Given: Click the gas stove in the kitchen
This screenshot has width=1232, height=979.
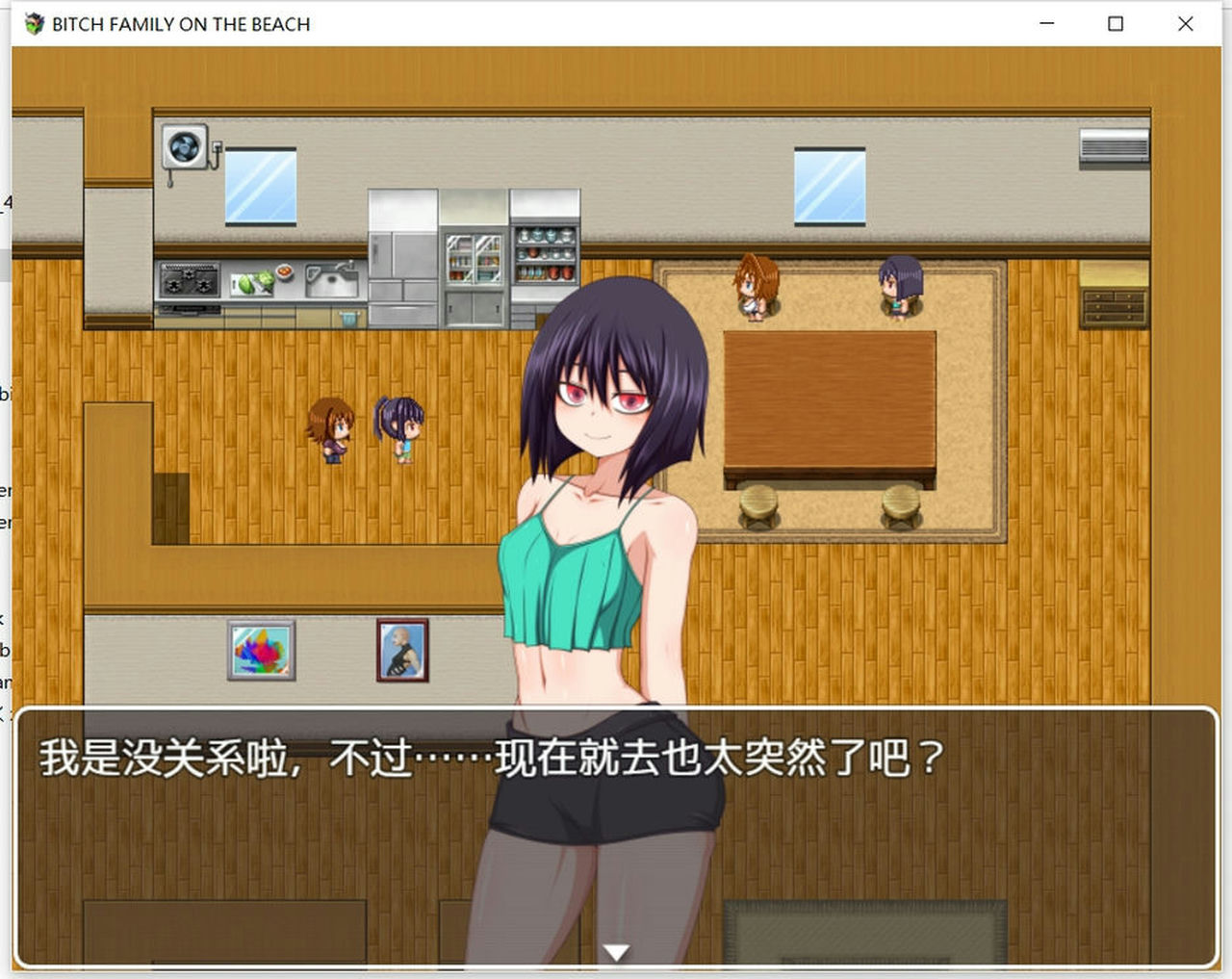Looking at the screenshot, I should coord(190,278).
